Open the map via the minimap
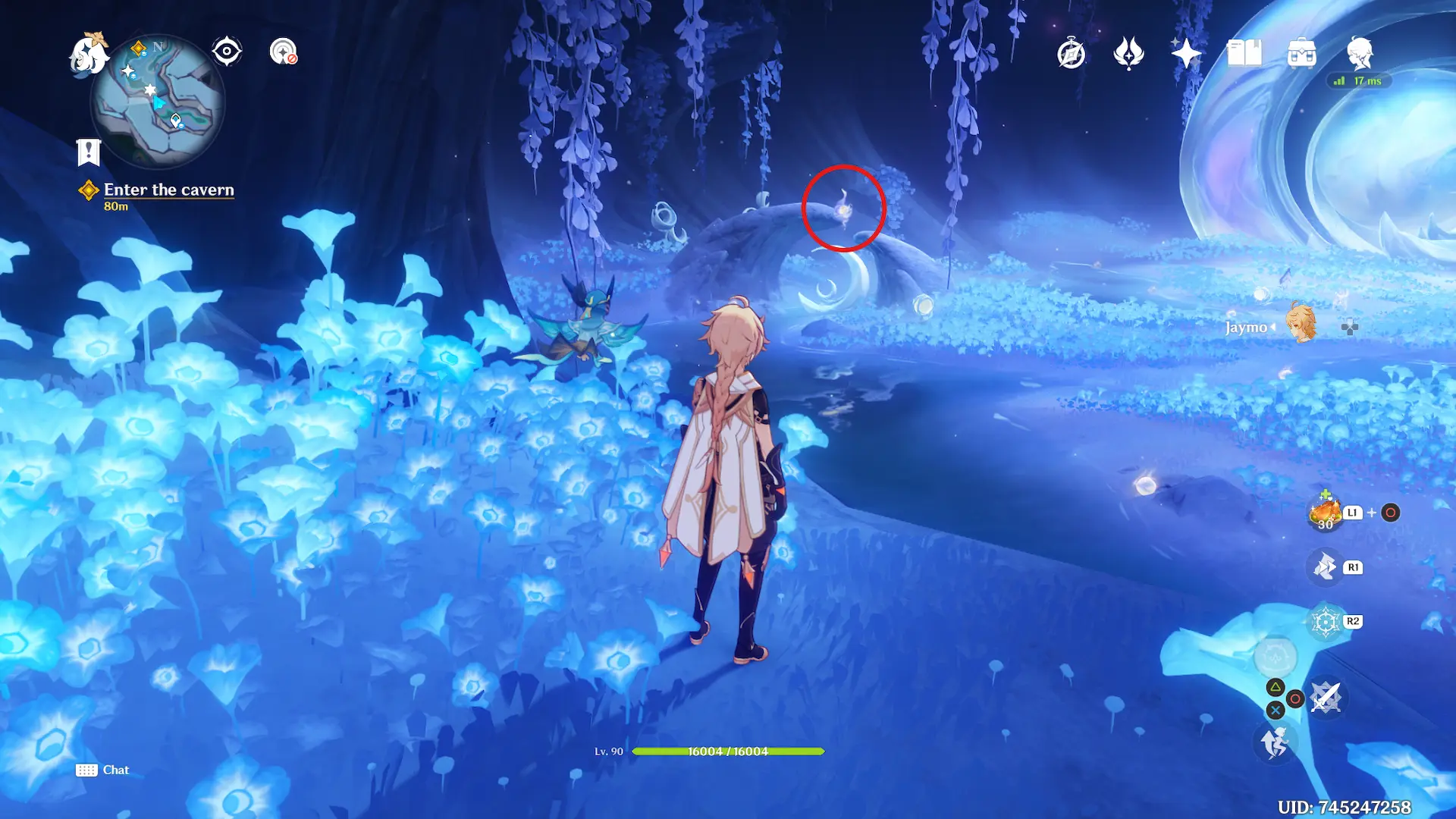The width and height of the screenshot is (1456, 819). 158,101
